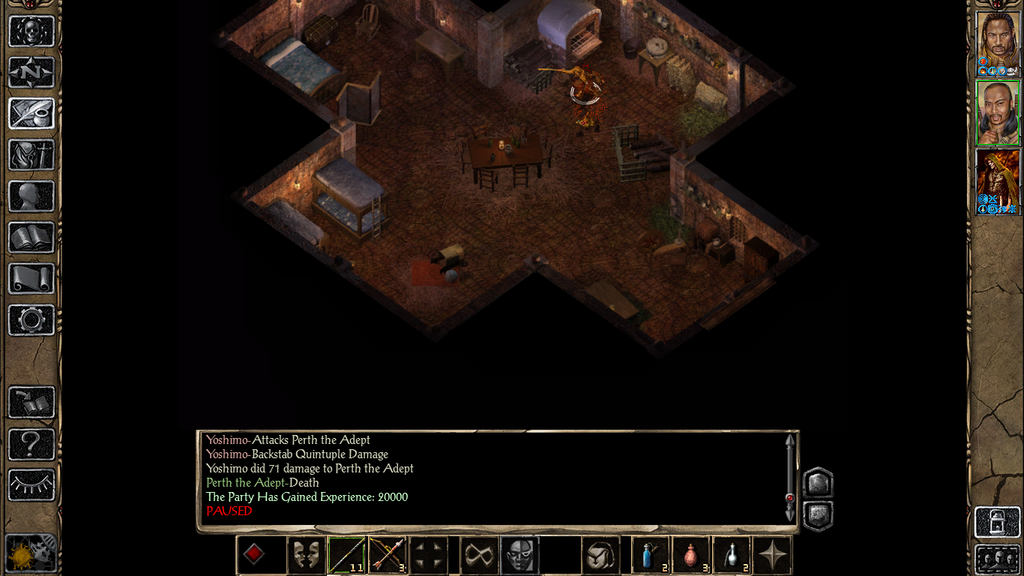Image resolution: width=1024 pixels, height=576 pixels.
Task: Open game options with the gear button
Action: click(x=31, y=320)
